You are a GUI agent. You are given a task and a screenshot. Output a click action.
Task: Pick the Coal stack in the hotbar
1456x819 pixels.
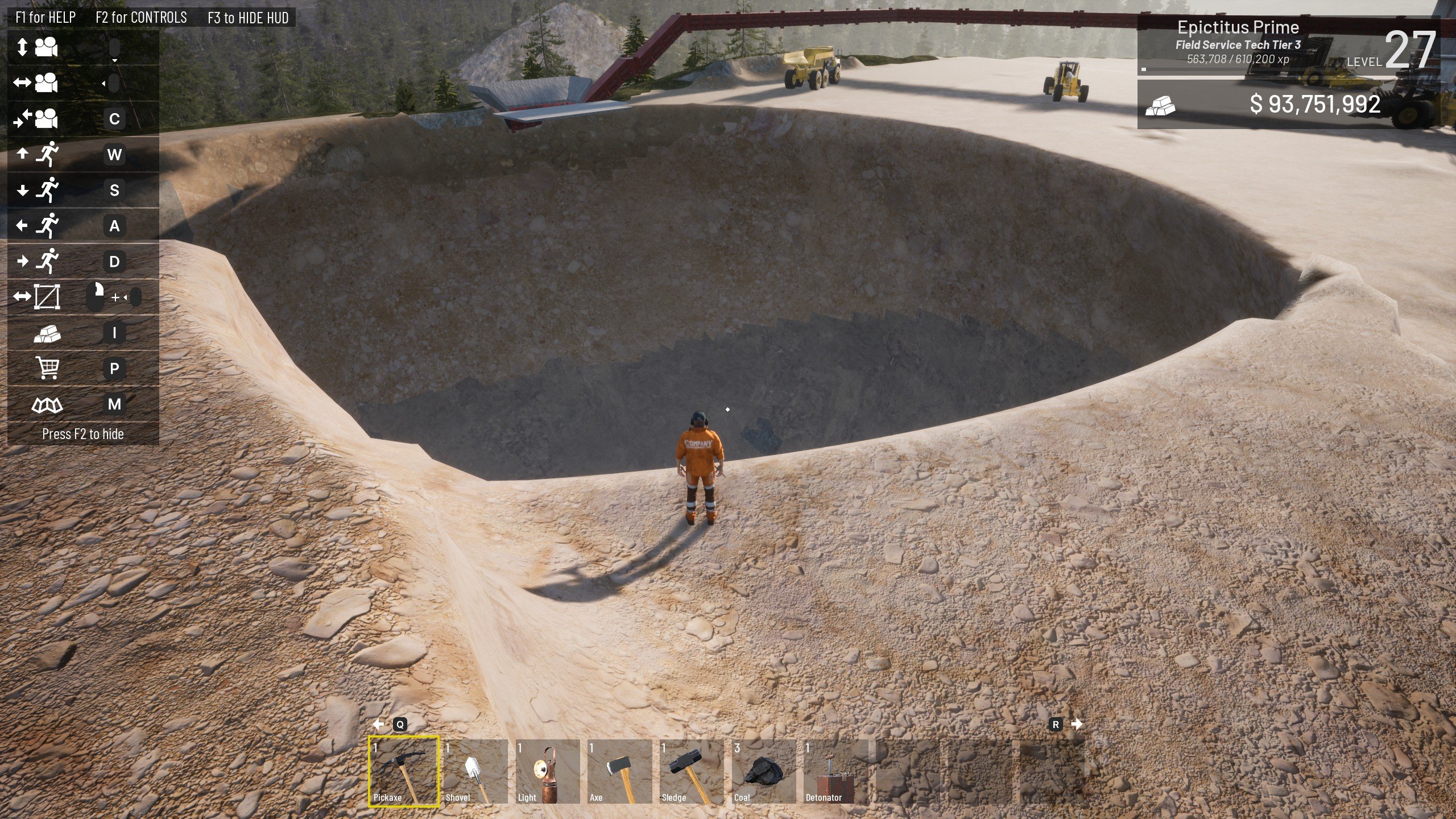coord(764,771)
